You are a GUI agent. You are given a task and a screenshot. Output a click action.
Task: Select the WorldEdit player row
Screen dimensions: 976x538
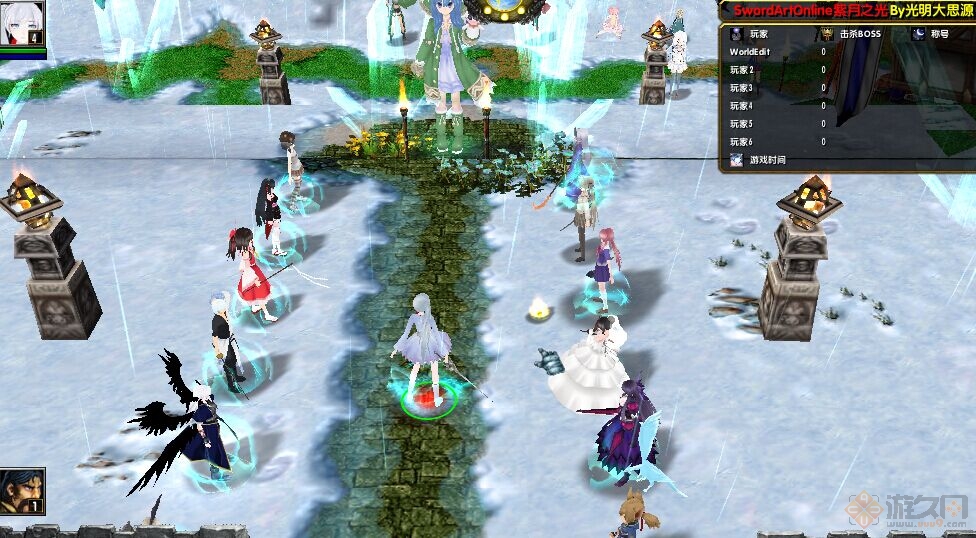(x=749, y=51)
